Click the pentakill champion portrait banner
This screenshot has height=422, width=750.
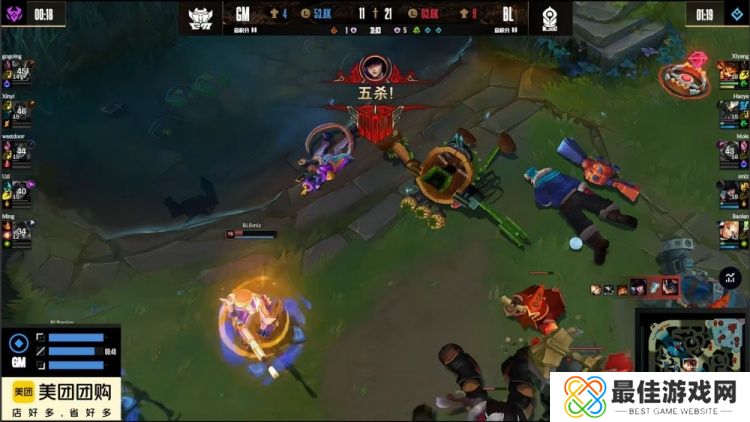375,70
